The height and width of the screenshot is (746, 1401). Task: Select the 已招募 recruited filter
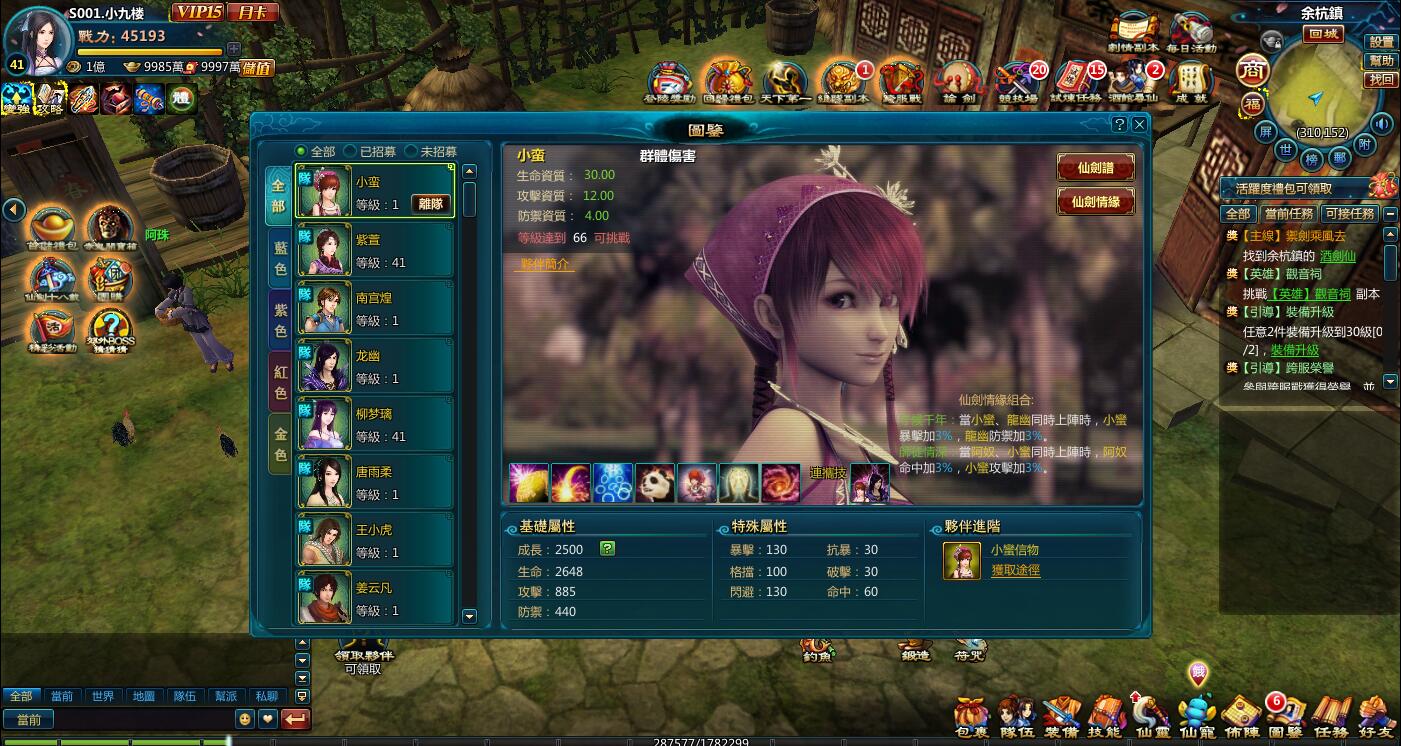(350, 152)
